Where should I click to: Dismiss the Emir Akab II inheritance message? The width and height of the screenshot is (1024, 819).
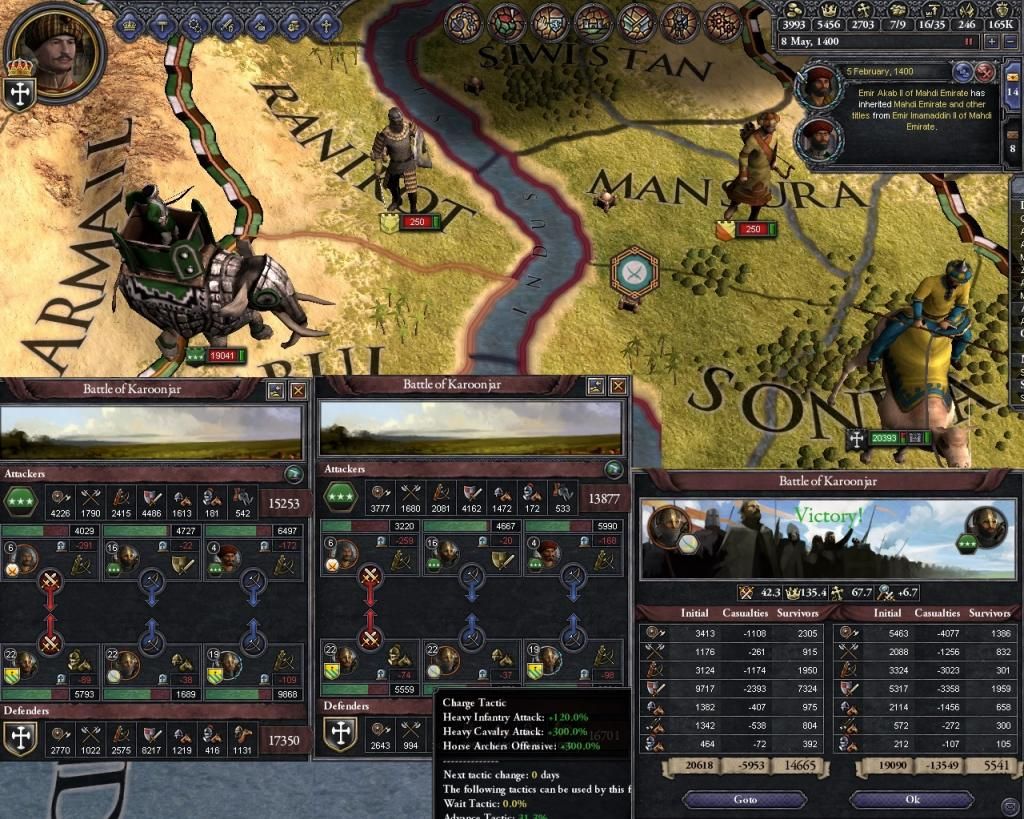point(985,72)
